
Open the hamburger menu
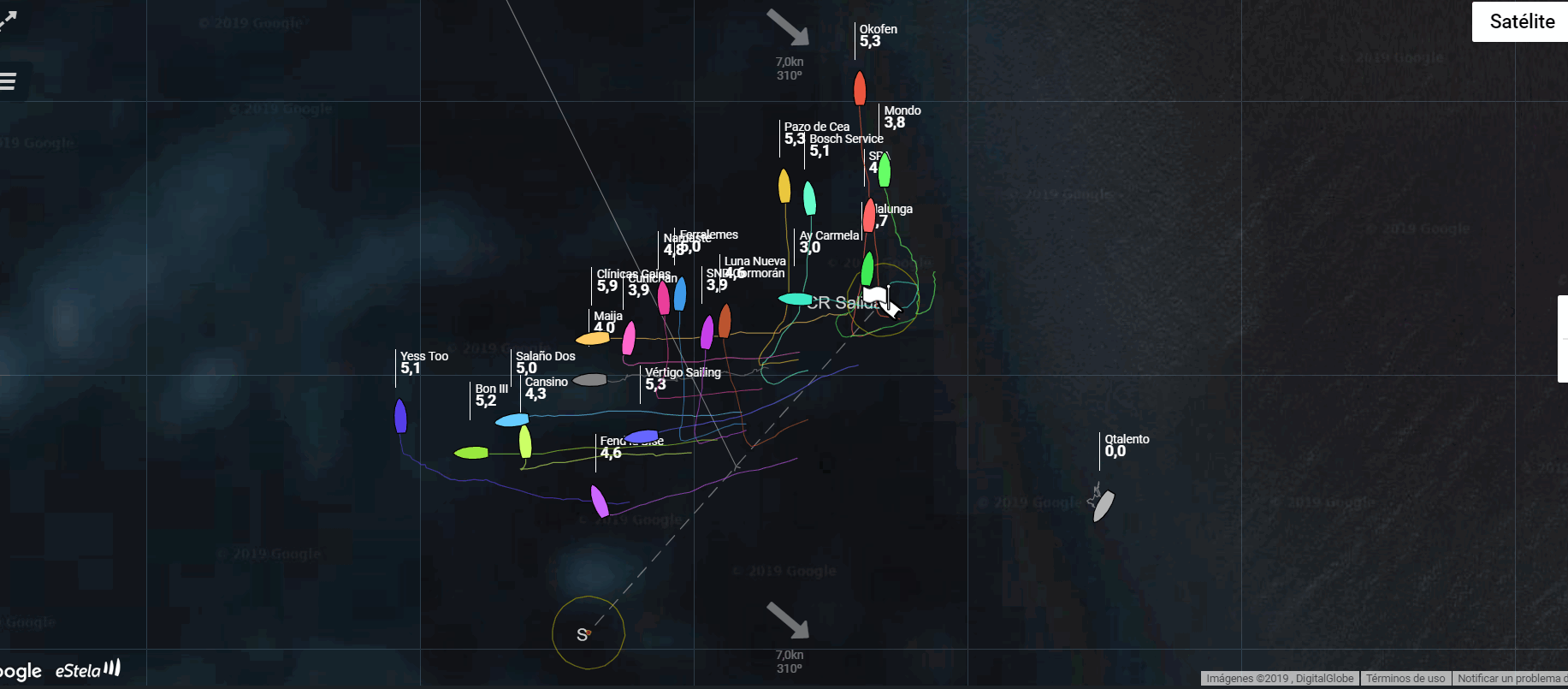coord(9,81)
